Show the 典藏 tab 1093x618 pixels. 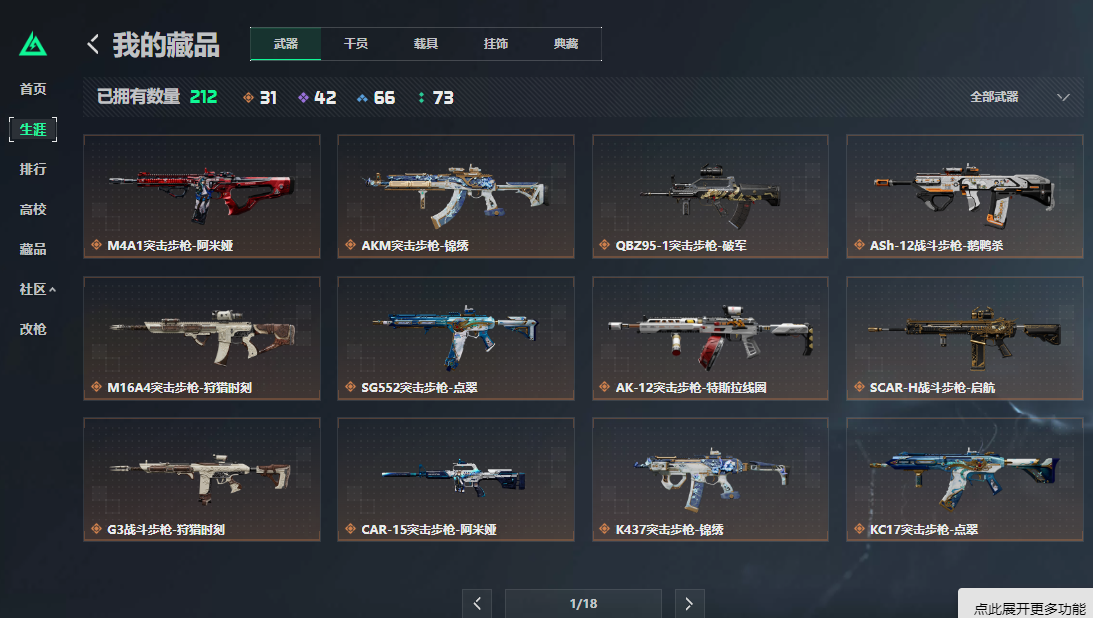pos(566,44)
